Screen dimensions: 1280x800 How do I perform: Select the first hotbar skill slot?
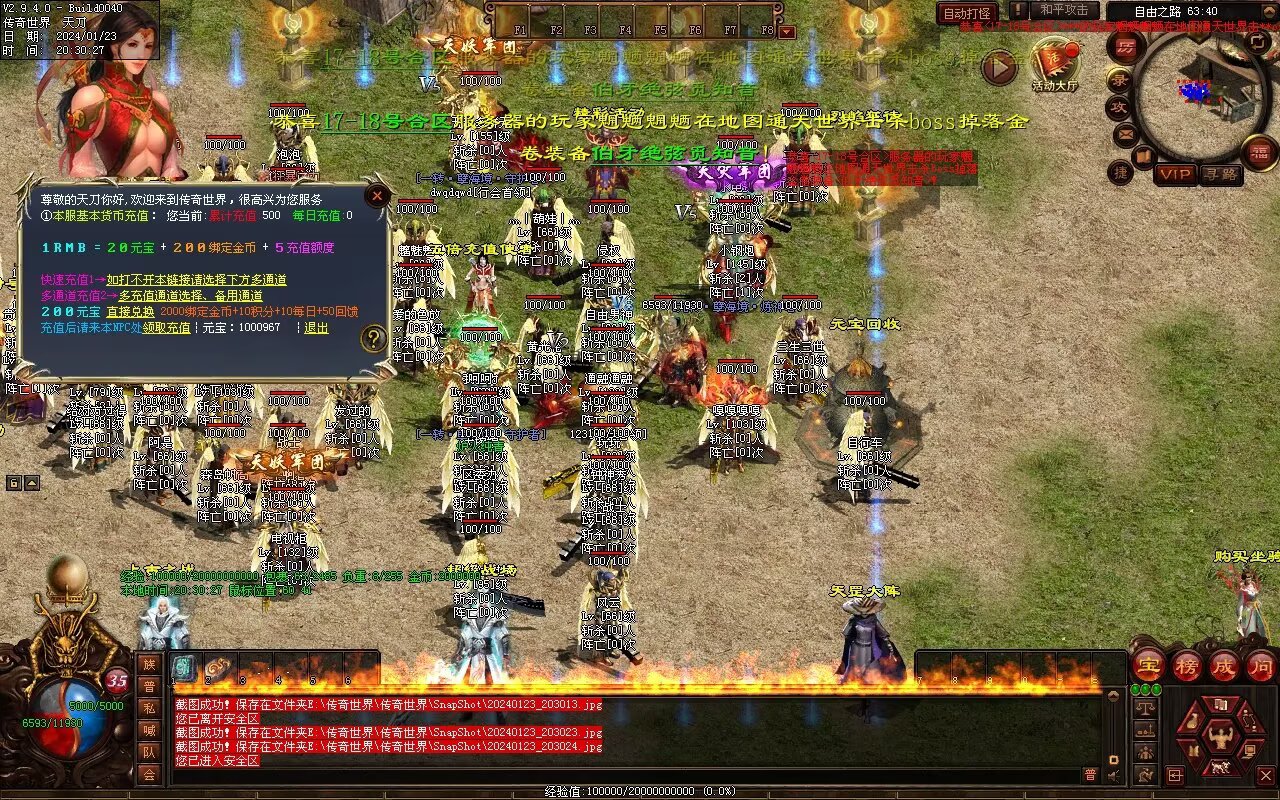[184, 668]
